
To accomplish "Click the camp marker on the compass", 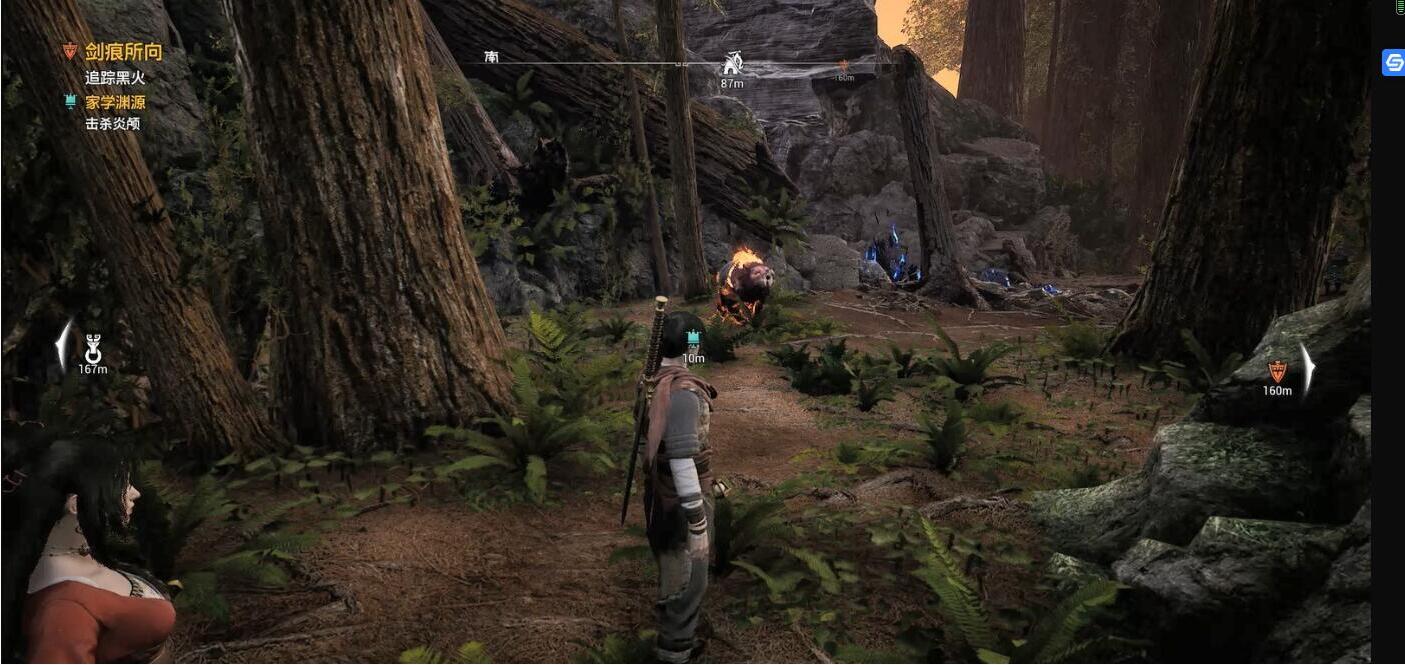I will 732,63.
